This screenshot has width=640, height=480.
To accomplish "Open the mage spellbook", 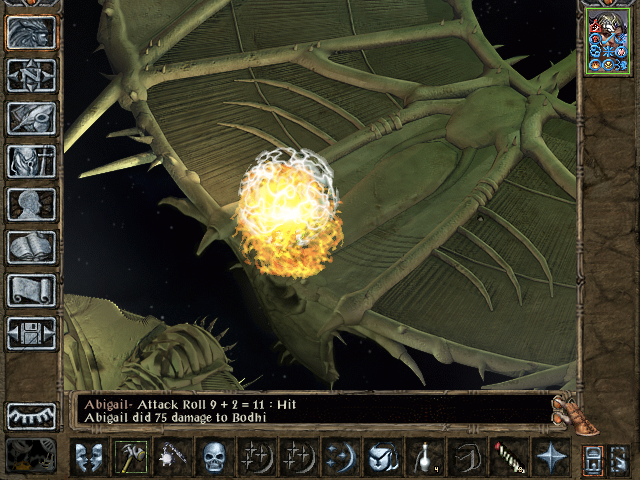I will point(31,247).
